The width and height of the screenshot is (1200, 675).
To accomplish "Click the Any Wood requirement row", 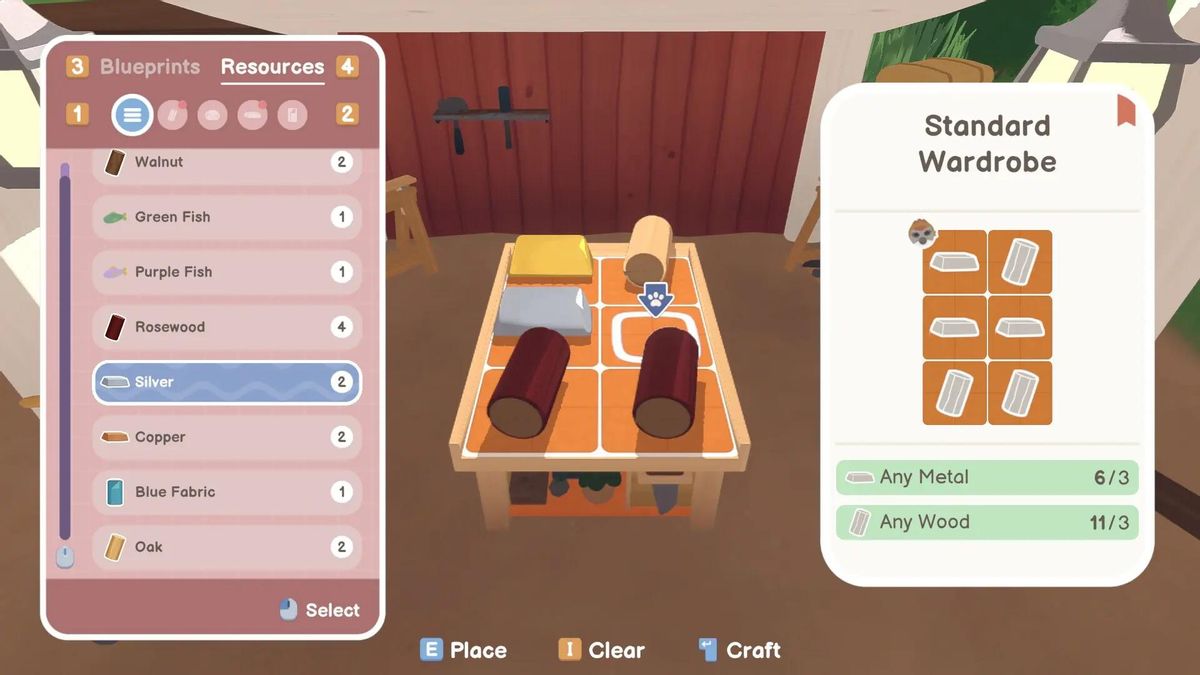I will click(x=987, y=522).
